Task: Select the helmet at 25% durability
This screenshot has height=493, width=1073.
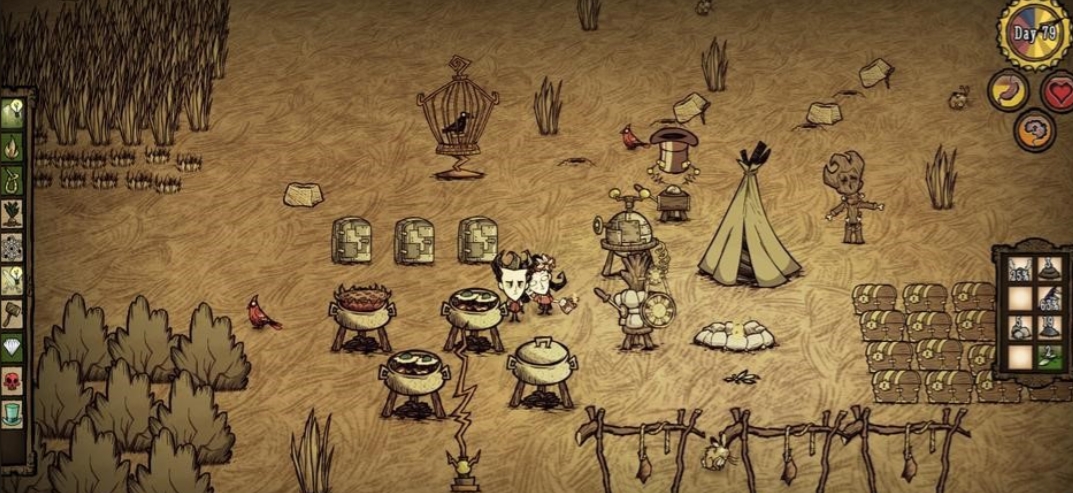Action: (x=1018, y=269)
